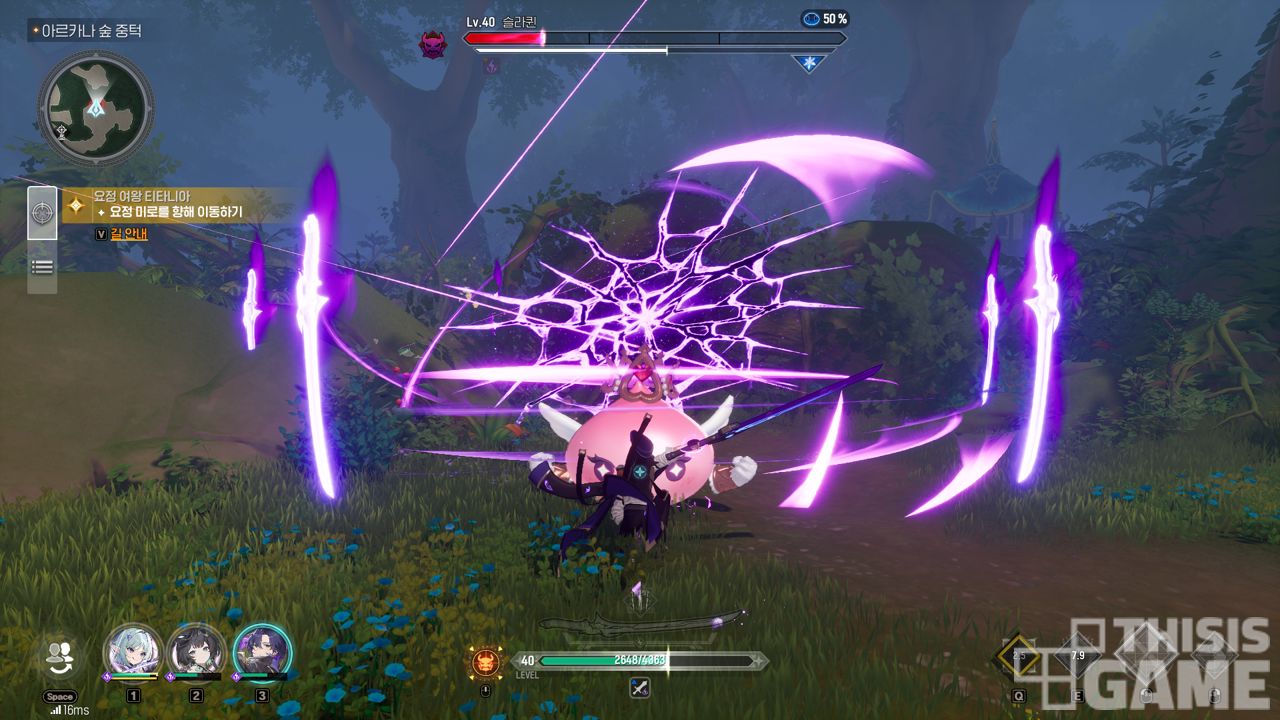Activate the orange demon mask skill icon

485,661
